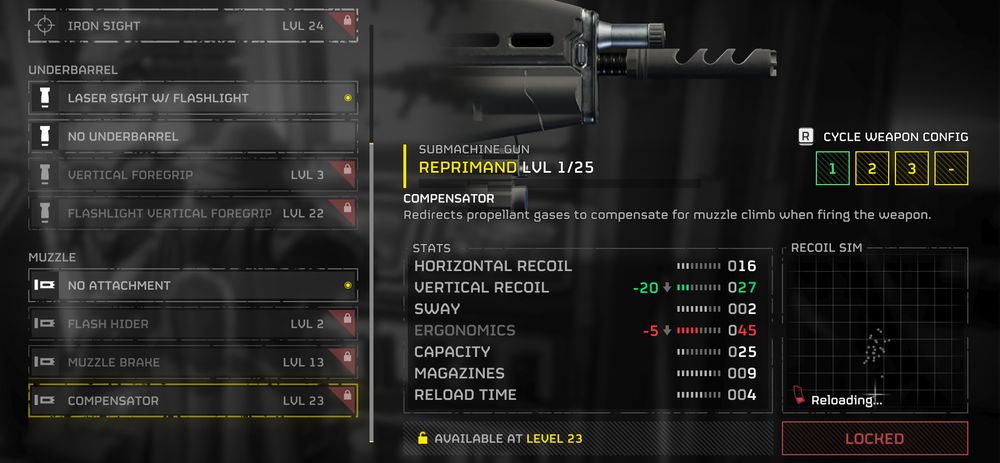This screenshot has width=1000, height=463.
Task: Choose the Muzzle Brake attachment
Action: (x=192, y=362)
